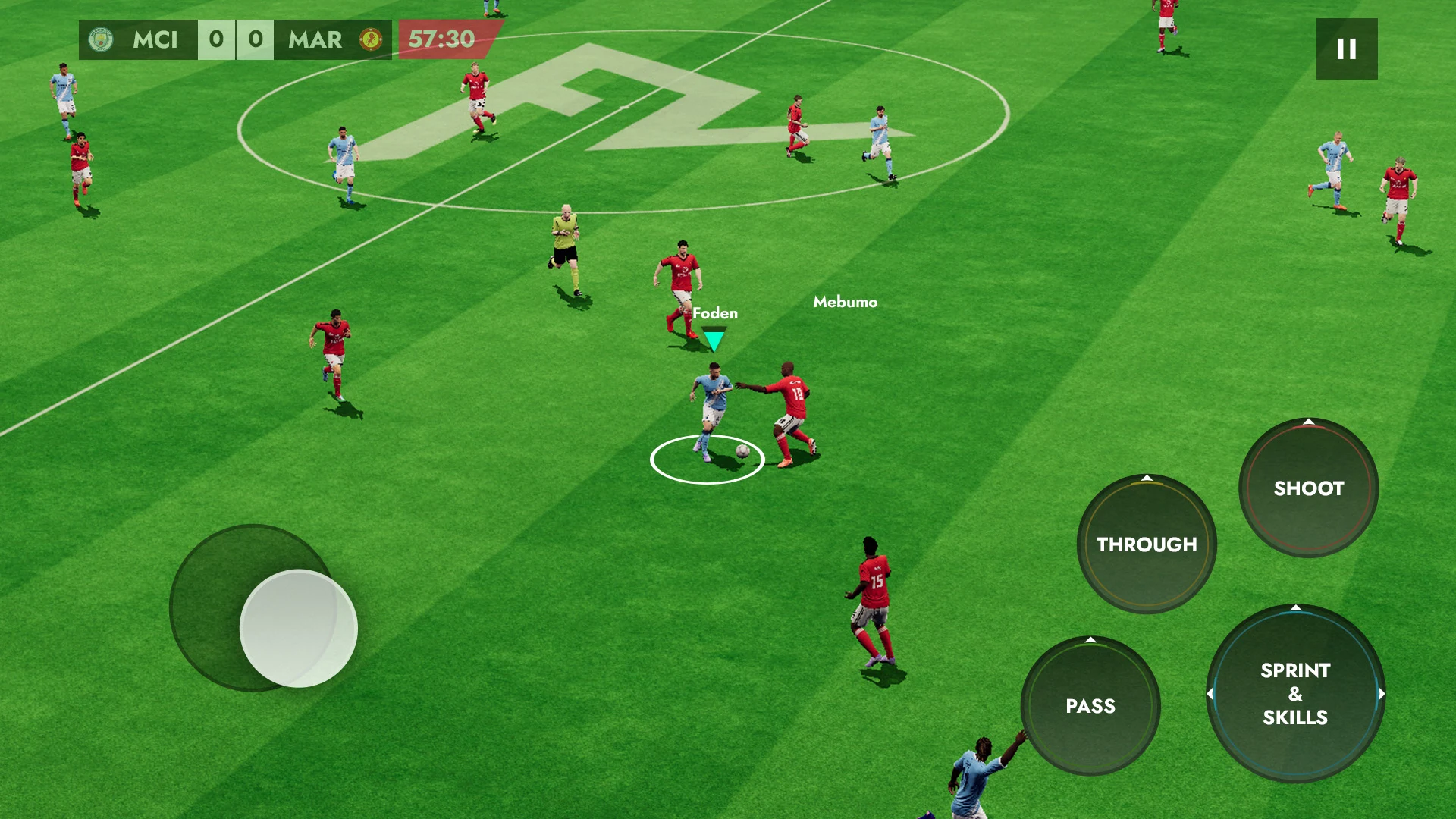
Task: Click the MCI score digit box
Action: click(217, 39)
